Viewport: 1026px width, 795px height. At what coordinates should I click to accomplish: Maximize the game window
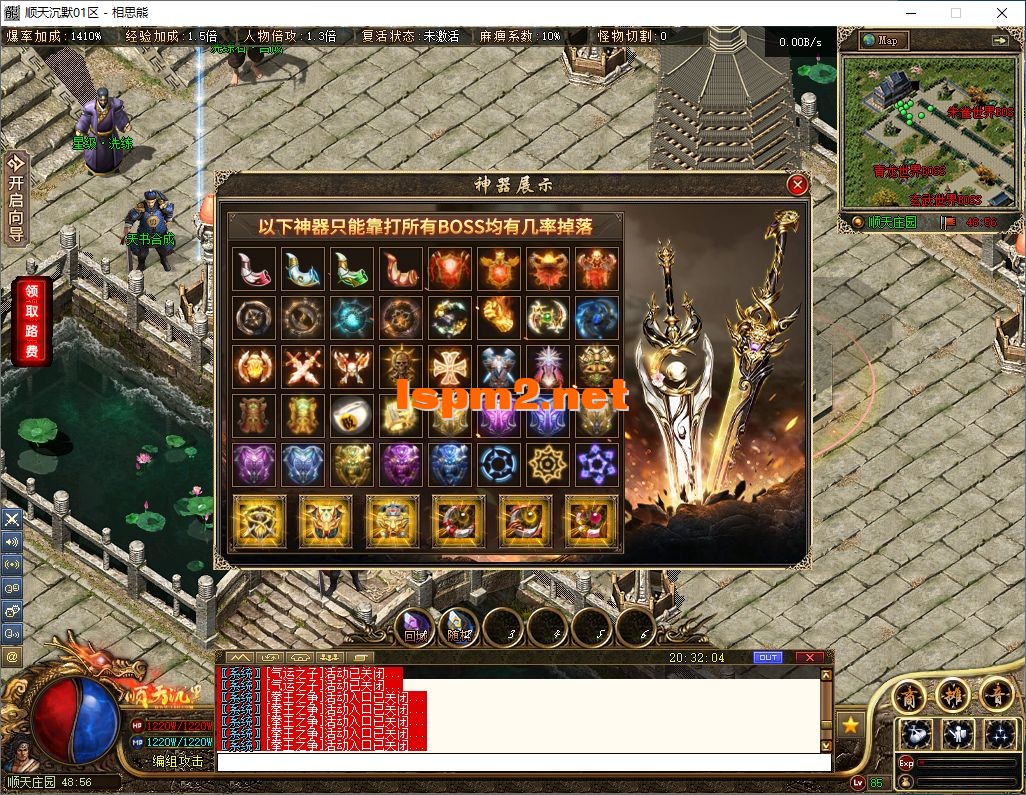coord(956,13)
